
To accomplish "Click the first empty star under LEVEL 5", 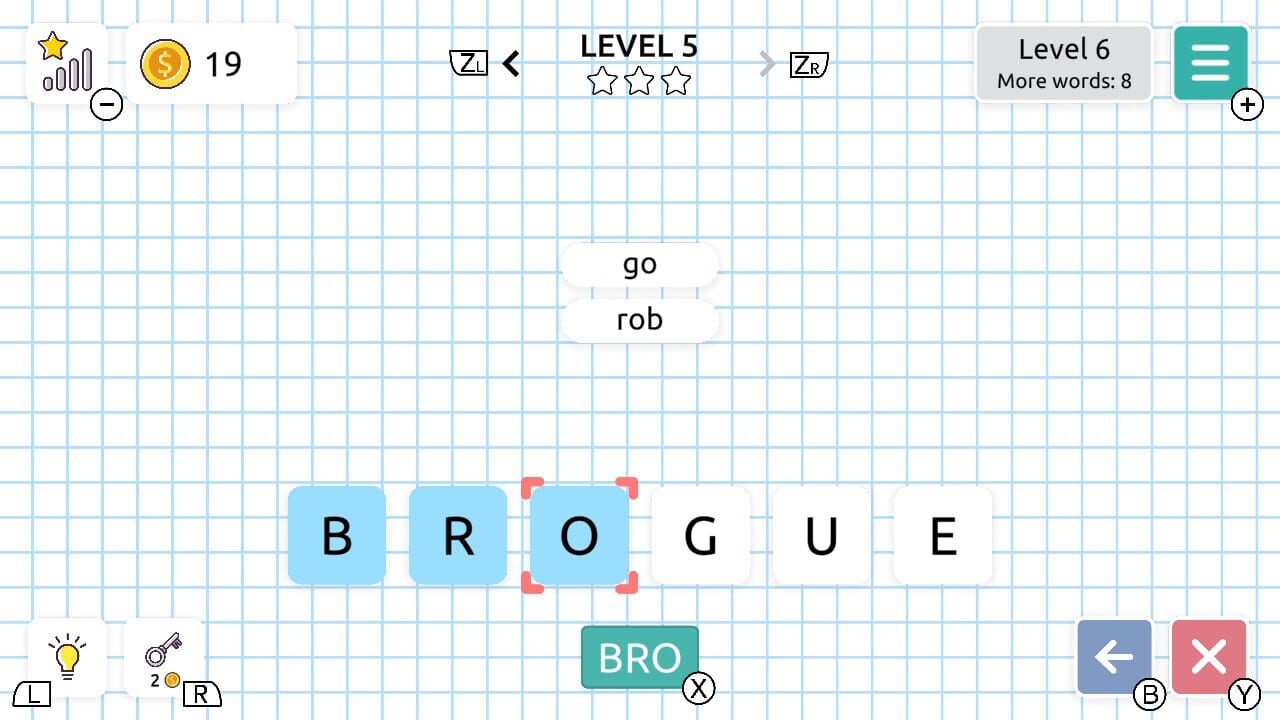I will (602, 83).
